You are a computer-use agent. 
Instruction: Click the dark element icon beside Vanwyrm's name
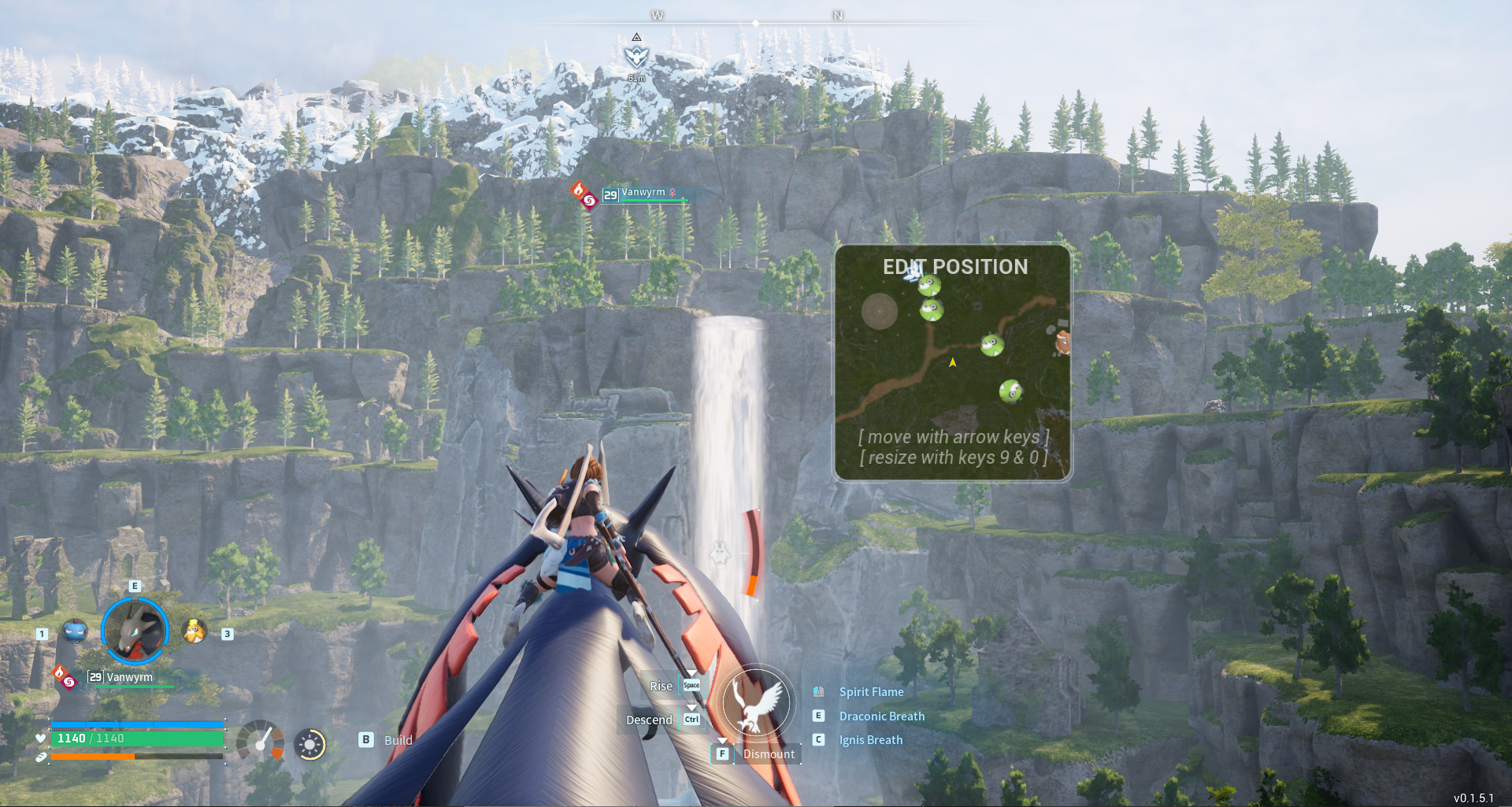tap(69, 683)
